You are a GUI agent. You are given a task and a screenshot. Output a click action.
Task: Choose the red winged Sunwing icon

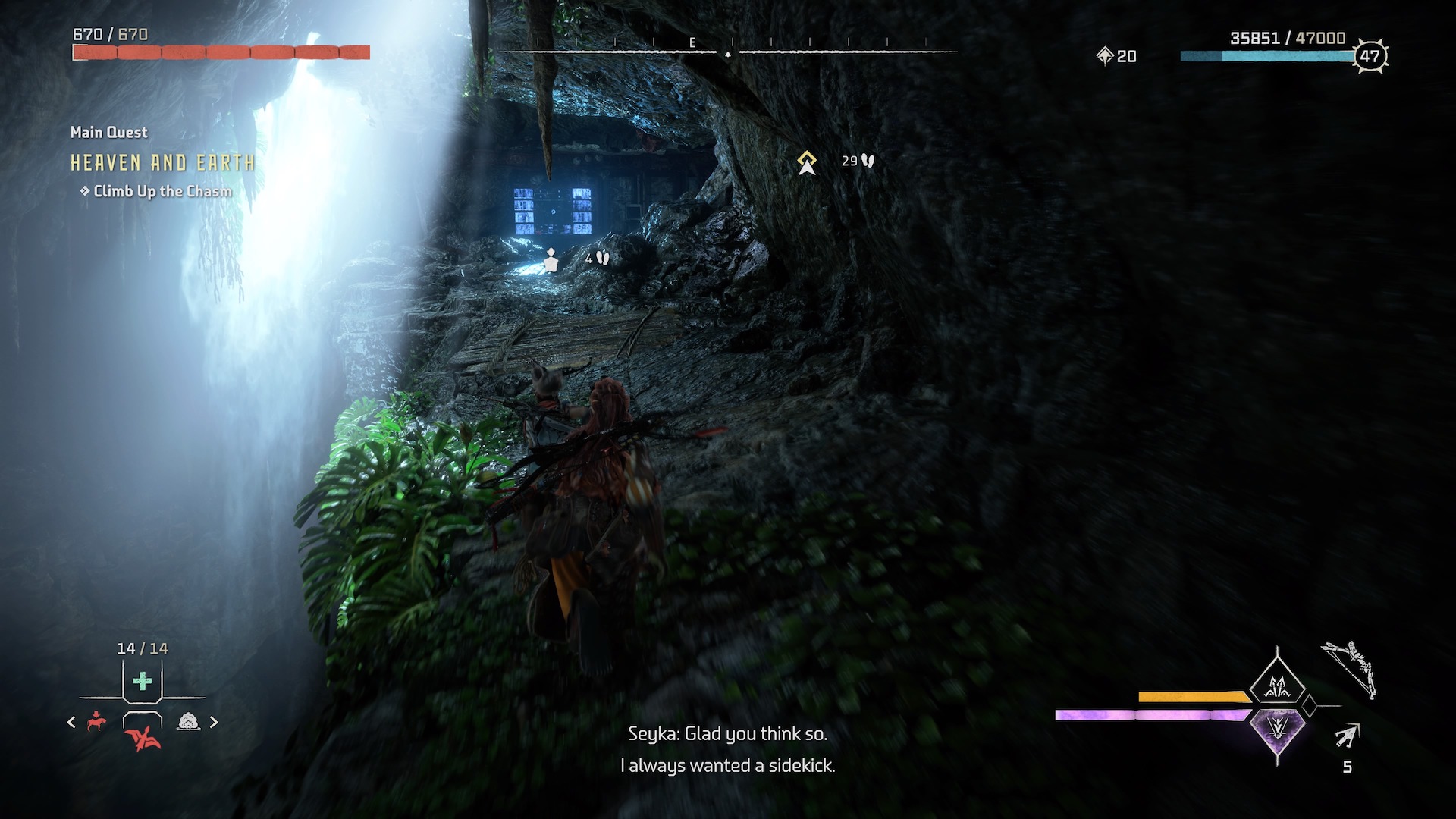point(142,736)
